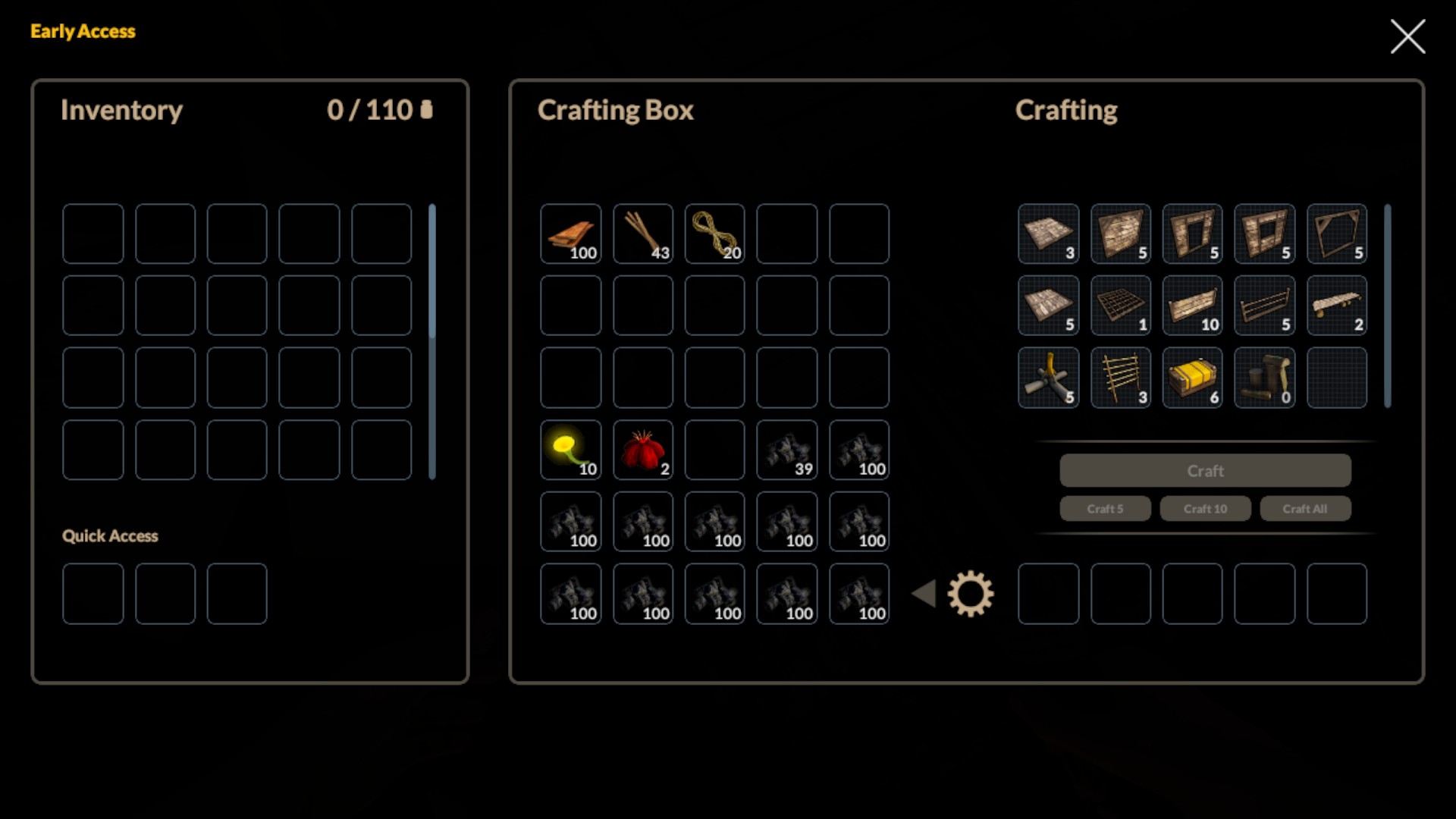
Task: Click the Craft 10 button
Action: click(1205, 509)
